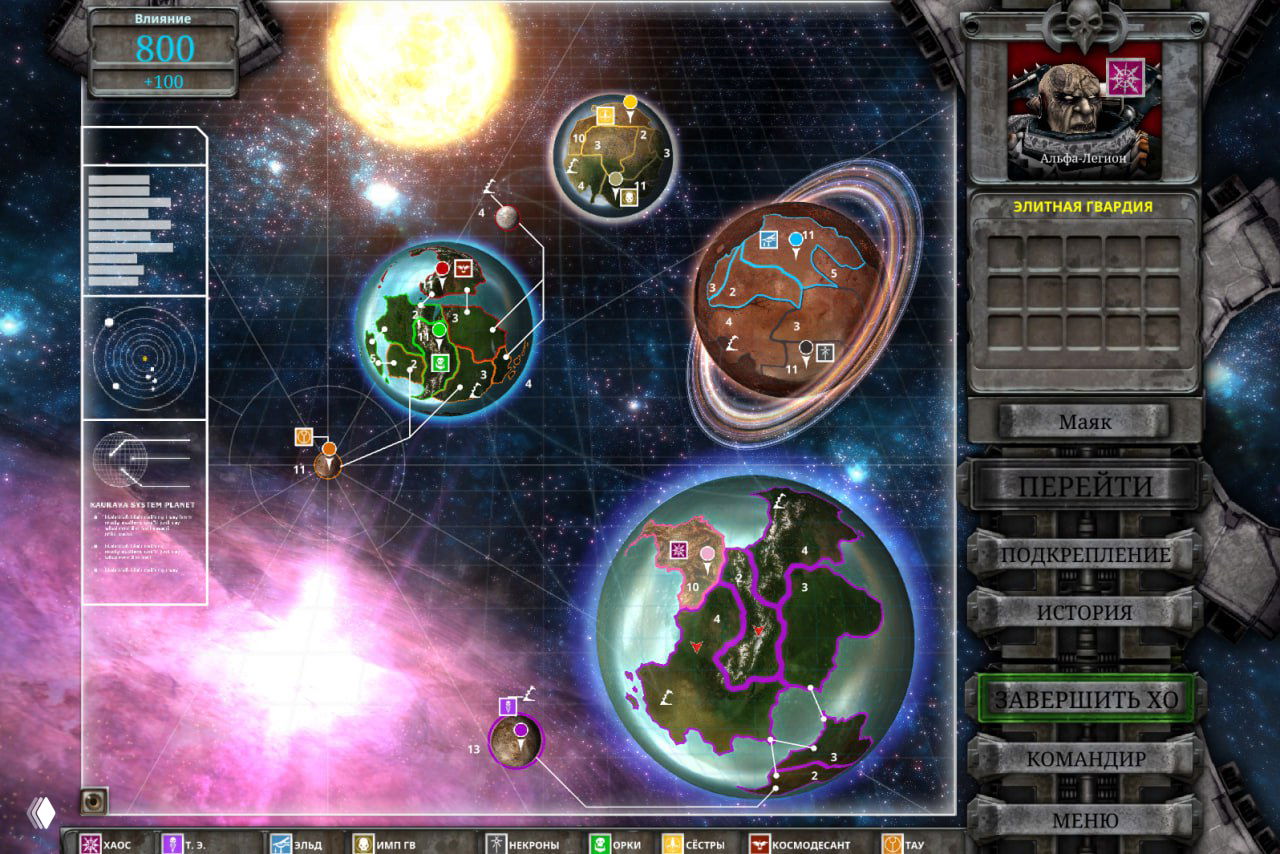Click the ТАУ legend entry
Viewport: 1280px width, 854px height.
pos(903,843)
